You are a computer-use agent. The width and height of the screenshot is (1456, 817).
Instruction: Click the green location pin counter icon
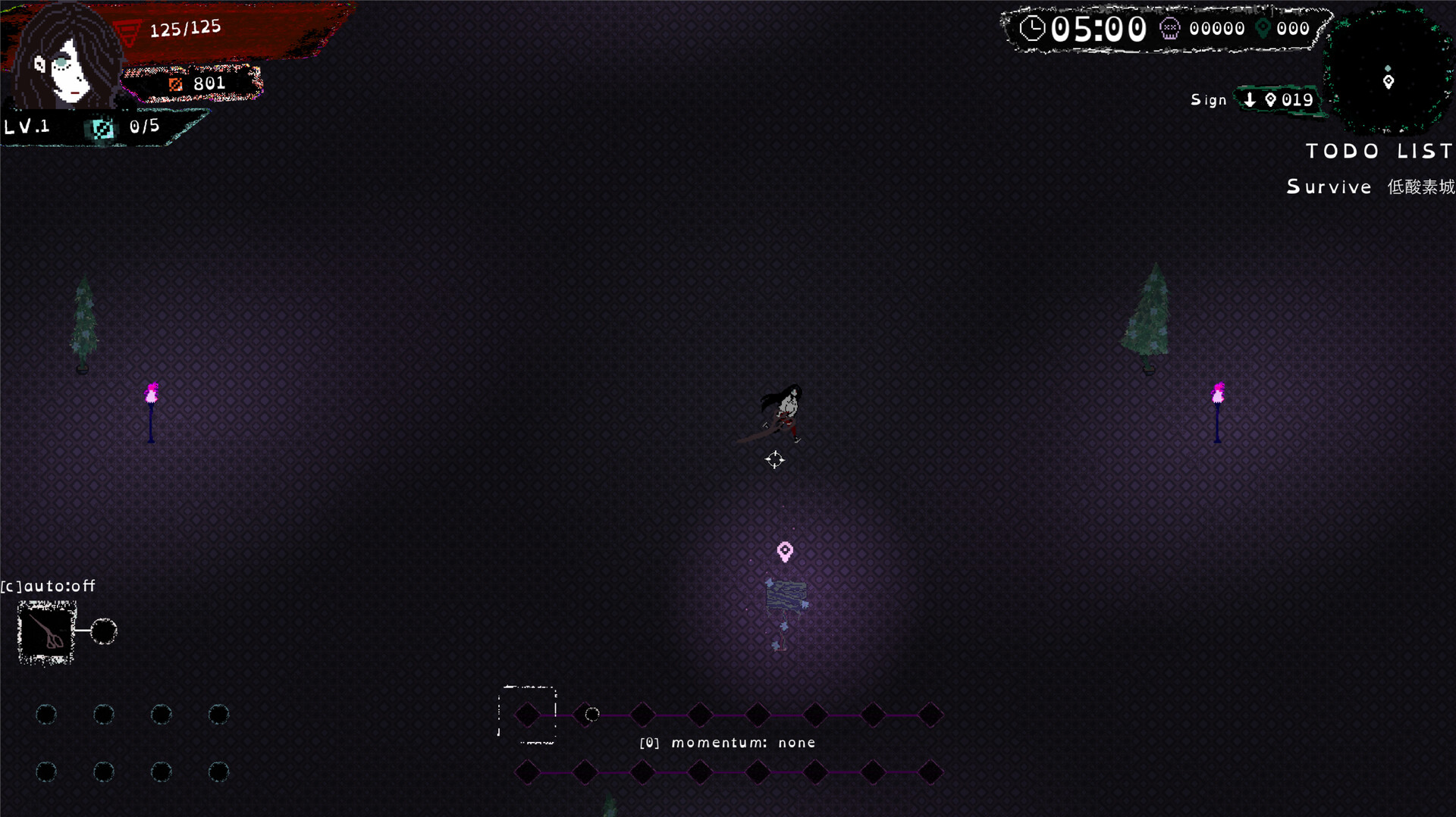click(1262, 28)
